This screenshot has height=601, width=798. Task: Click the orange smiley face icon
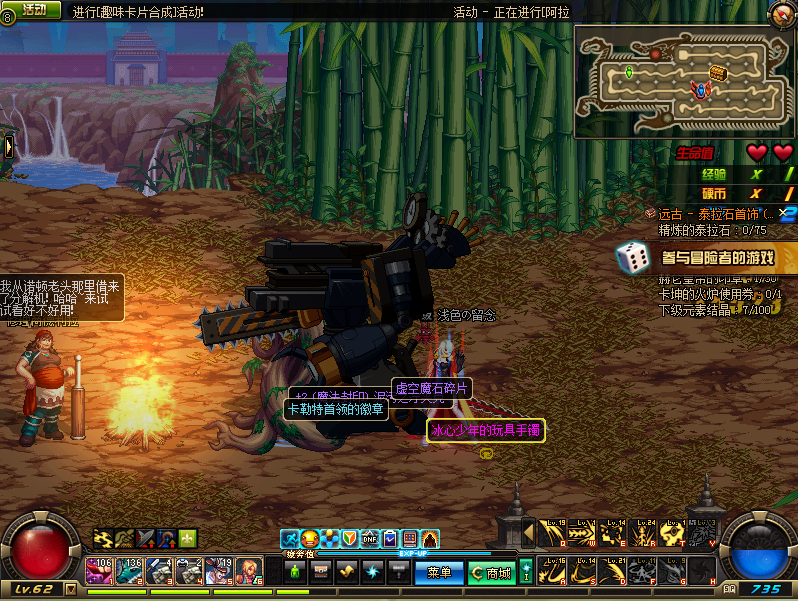pos(309,539)
